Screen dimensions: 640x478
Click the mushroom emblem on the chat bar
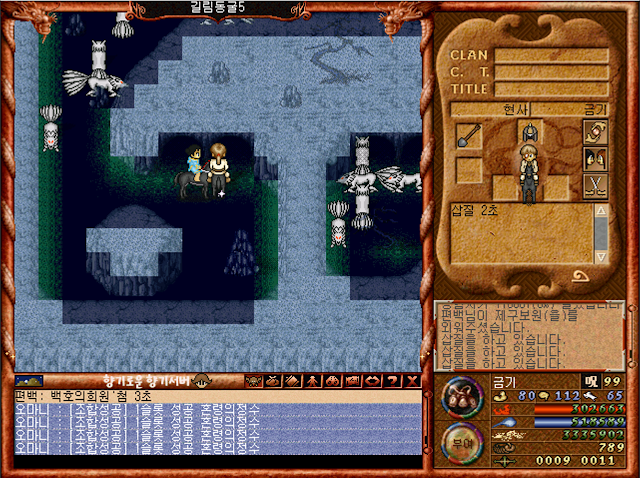202,381
